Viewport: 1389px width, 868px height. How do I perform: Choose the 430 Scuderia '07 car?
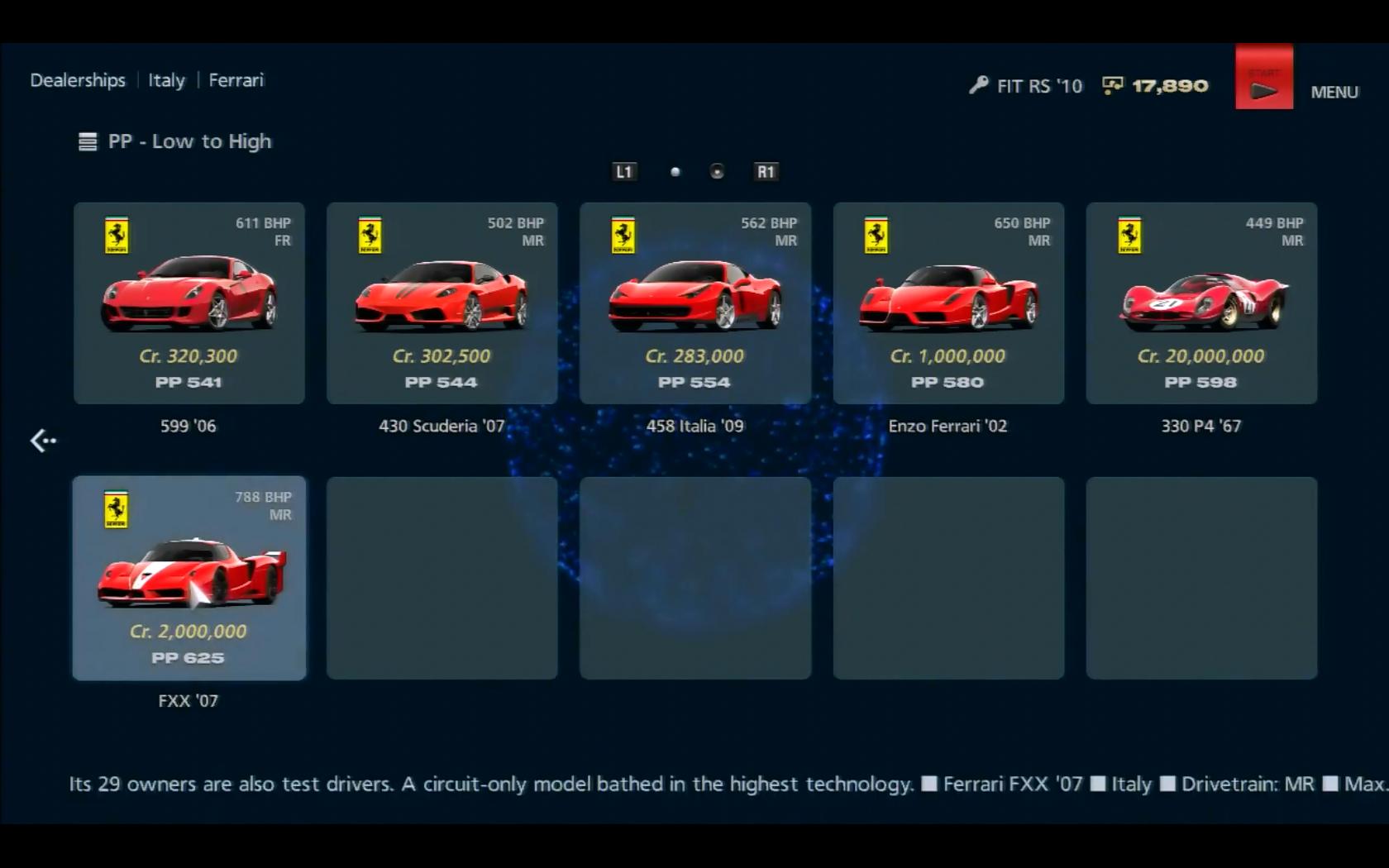tap(442, 303)
